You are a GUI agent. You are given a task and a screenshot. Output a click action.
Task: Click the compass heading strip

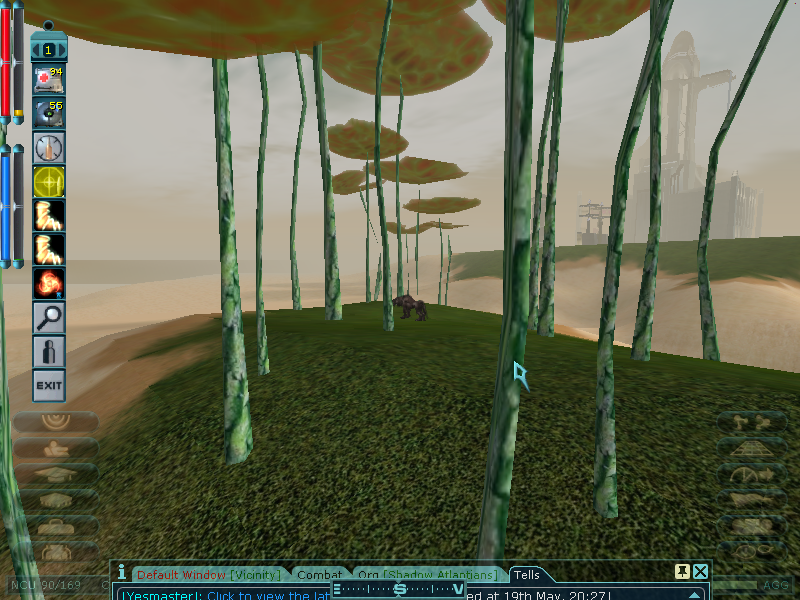(399, 590)
